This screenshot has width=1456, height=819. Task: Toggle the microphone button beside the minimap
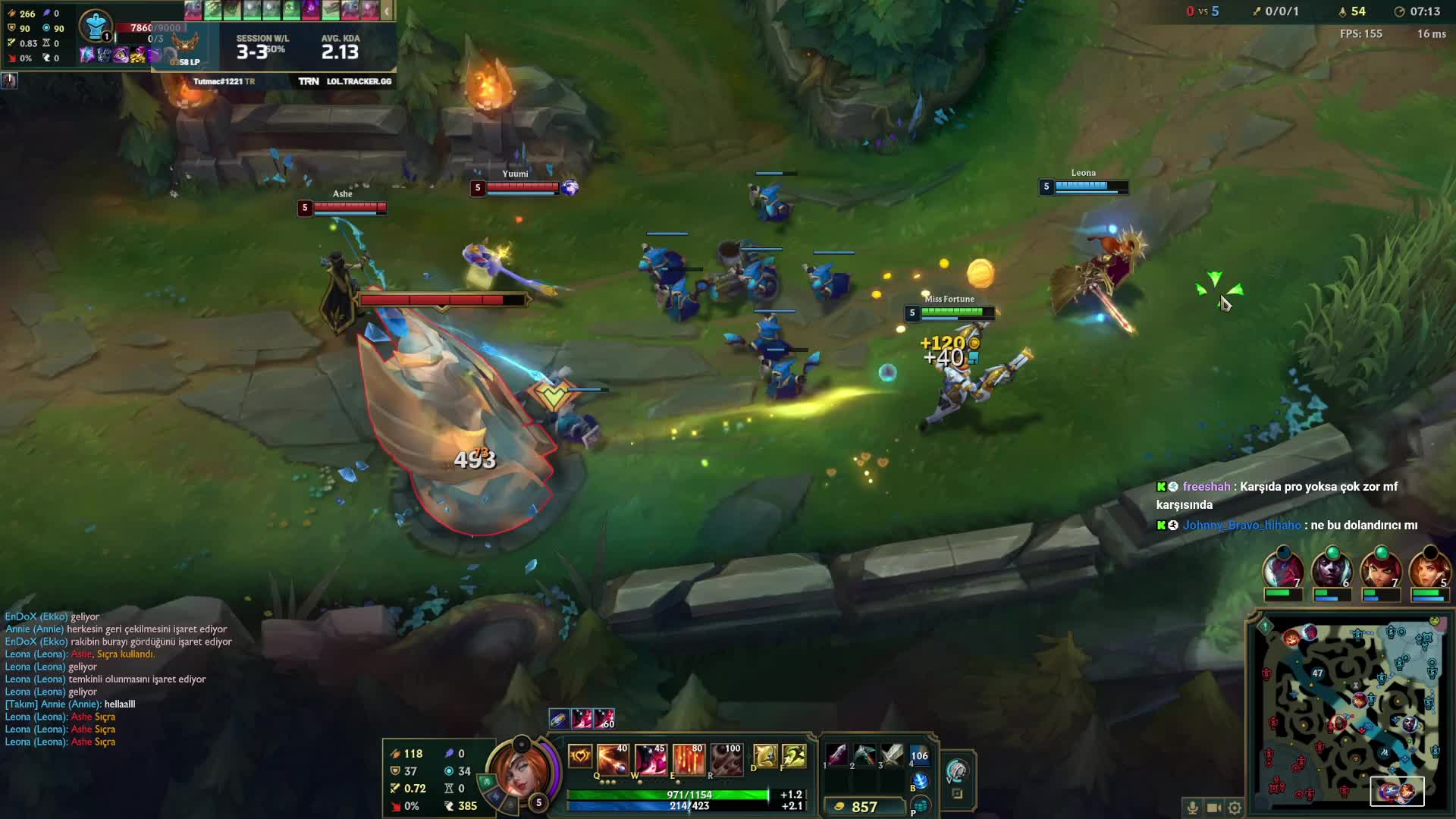tap(1192, 808)
